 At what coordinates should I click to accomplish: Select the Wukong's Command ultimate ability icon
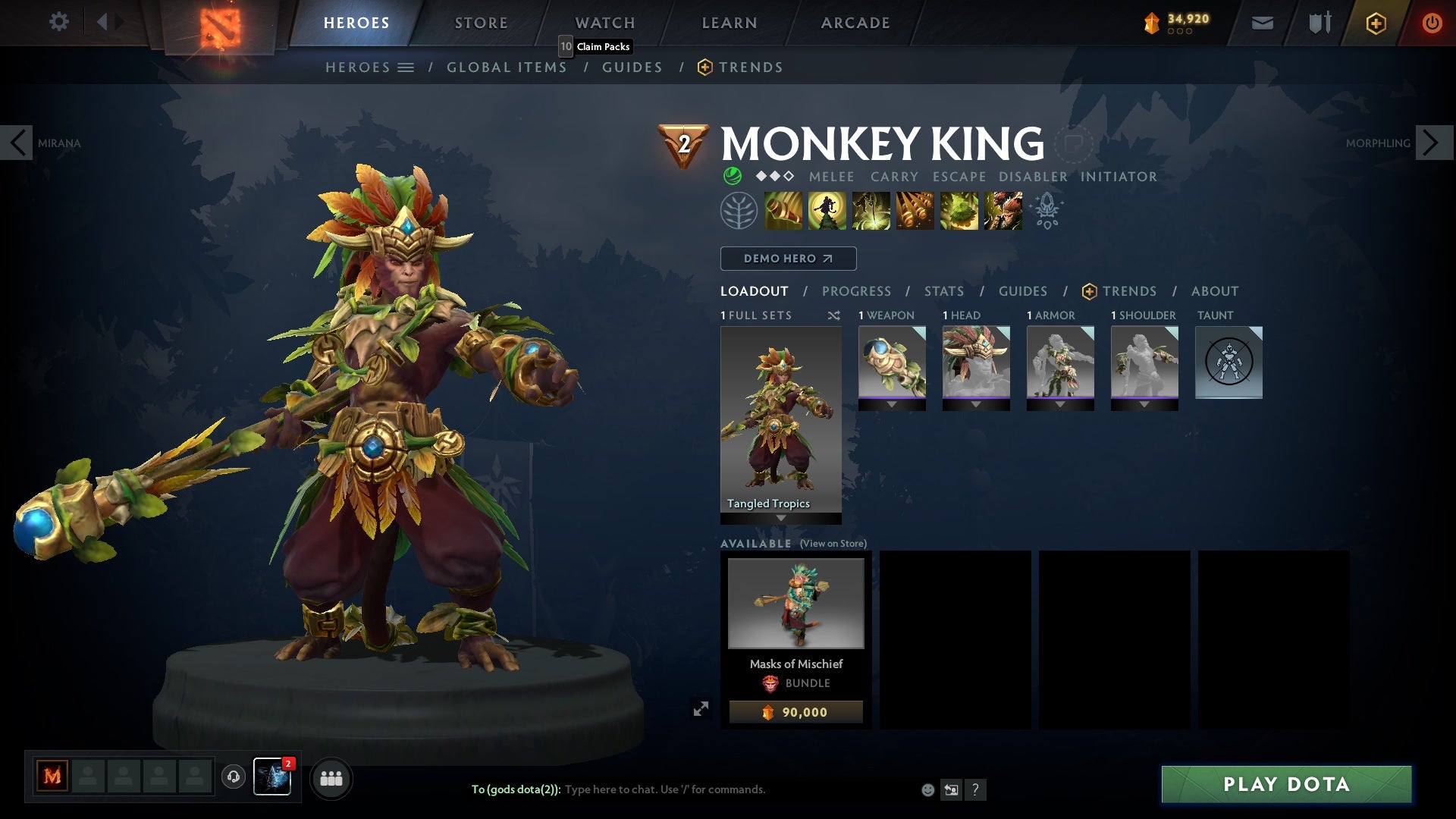(x=1002, y=210)
